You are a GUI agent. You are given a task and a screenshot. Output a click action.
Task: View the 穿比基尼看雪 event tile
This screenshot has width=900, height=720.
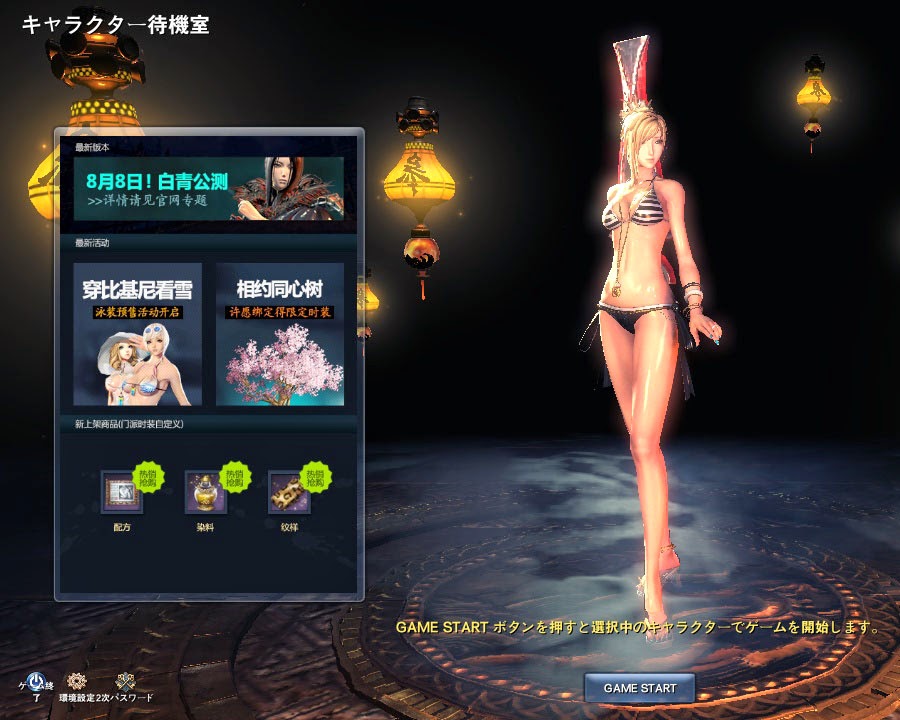click(138, 334)
